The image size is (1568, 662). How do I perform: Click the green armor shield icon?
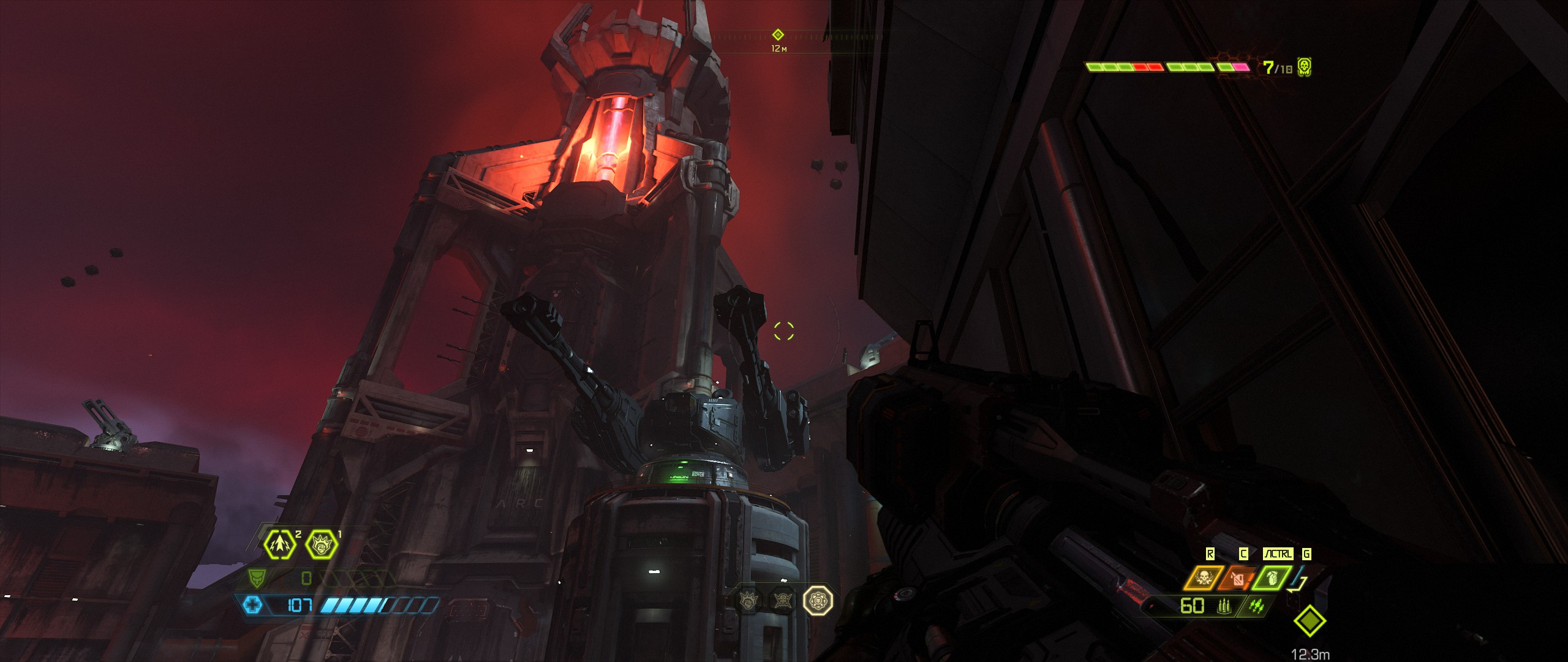click(256, 578)
